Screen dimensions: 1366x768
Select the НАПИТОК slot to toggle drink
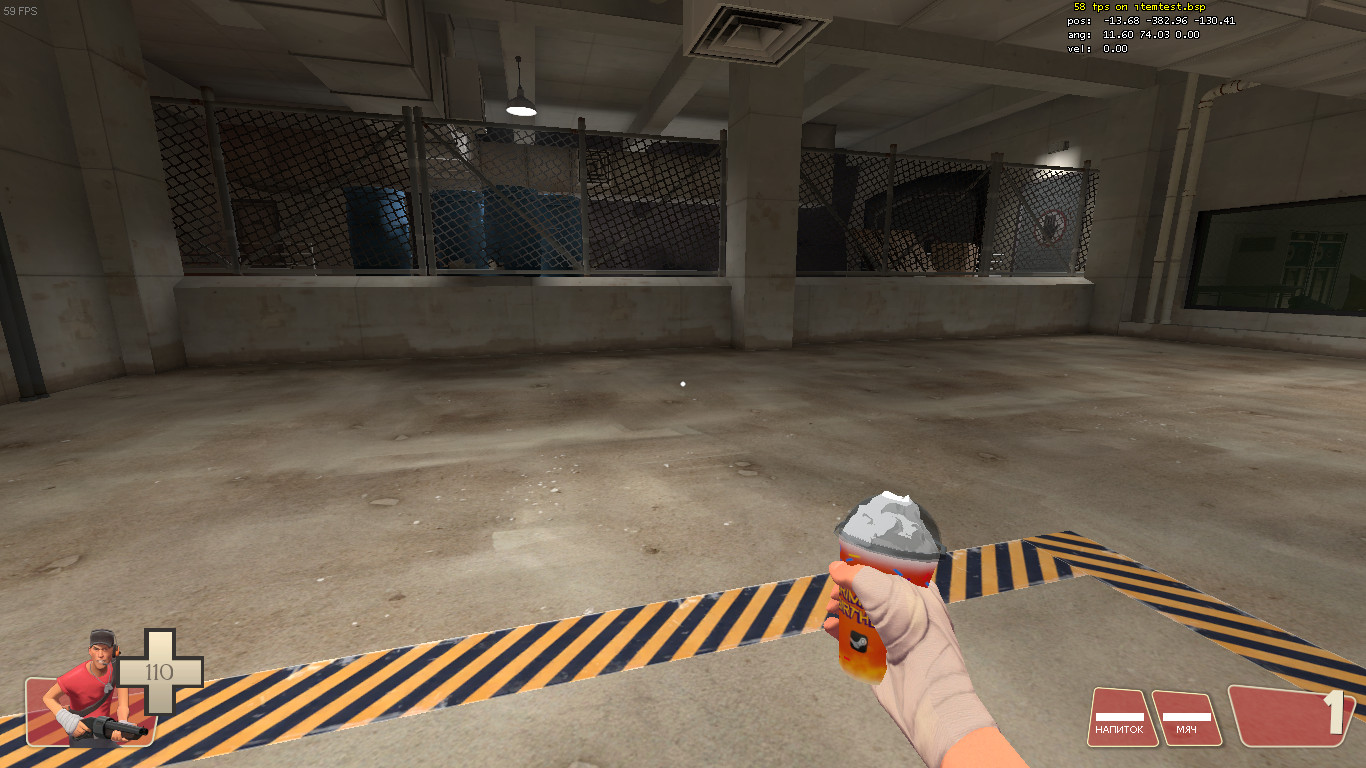click(1124, 718)
